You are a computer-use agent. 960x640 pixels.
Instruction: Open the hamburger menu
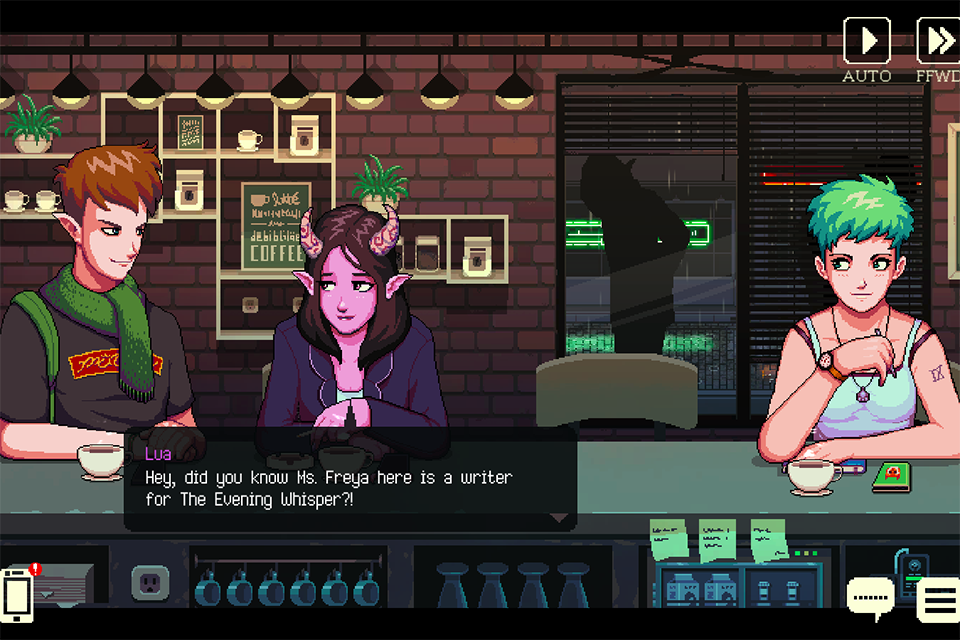pyautogui.click(x=940, y=599)
